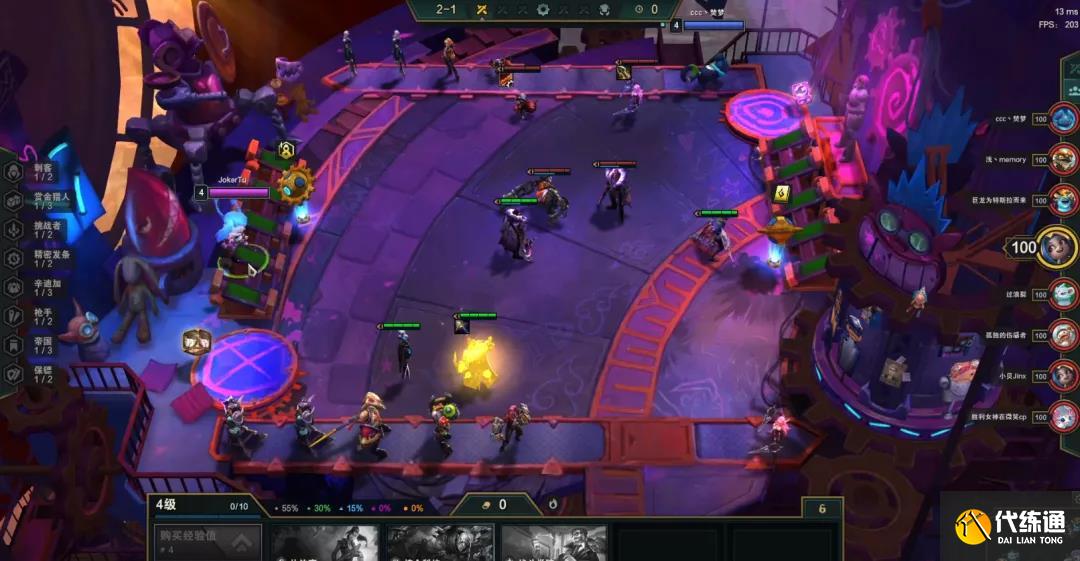Select the third champion card in shop

click(x=554, y=543)
